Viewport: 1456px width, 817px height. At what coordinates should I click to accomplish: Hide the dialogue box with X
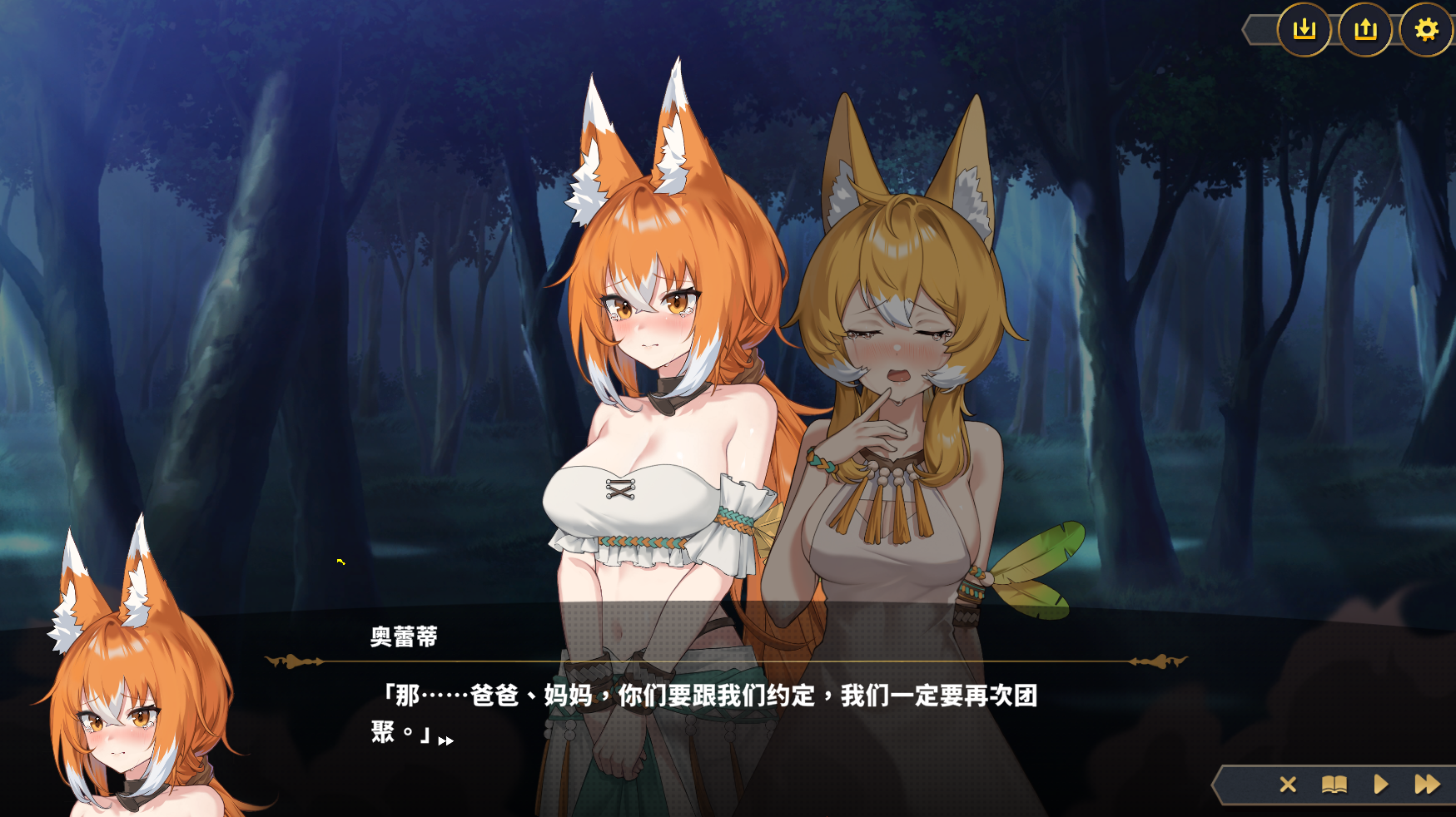click(1288, 785)
